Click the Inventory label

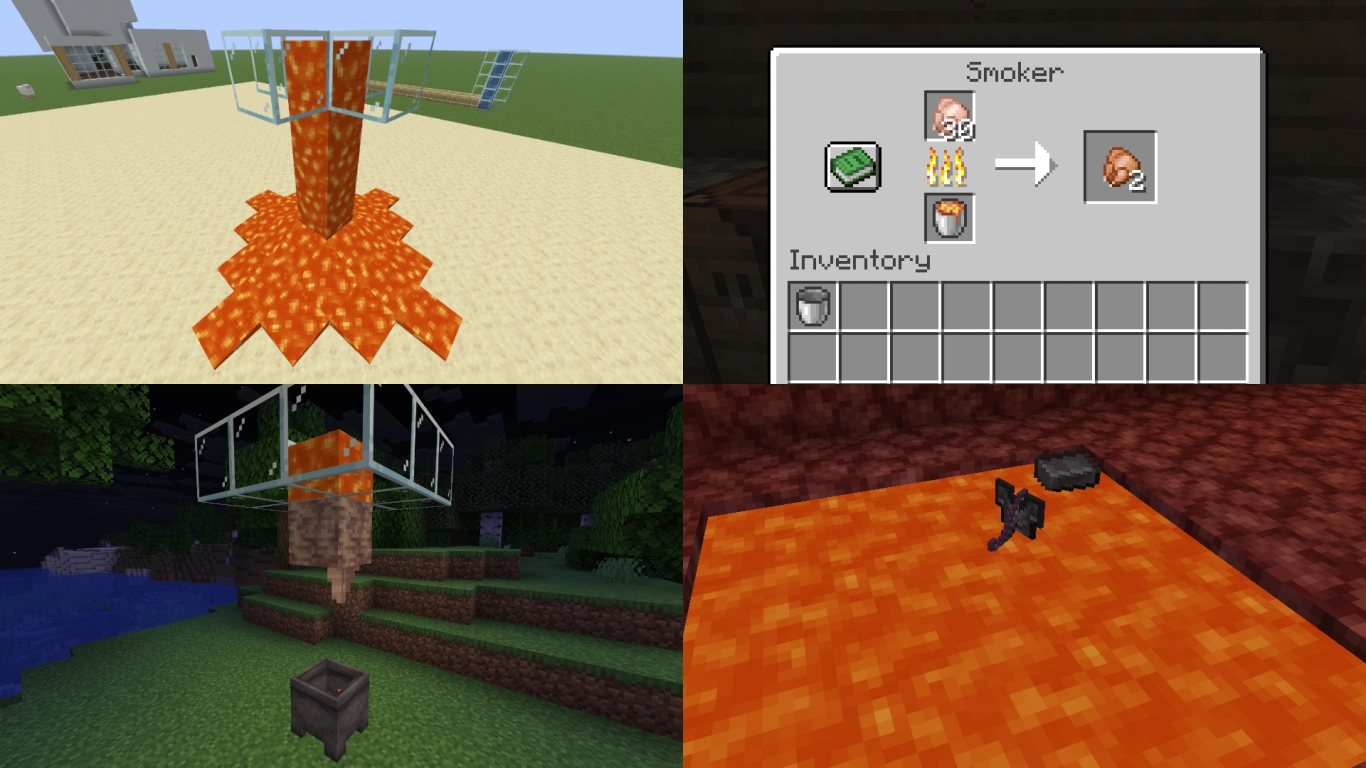[x=858, y=262]
